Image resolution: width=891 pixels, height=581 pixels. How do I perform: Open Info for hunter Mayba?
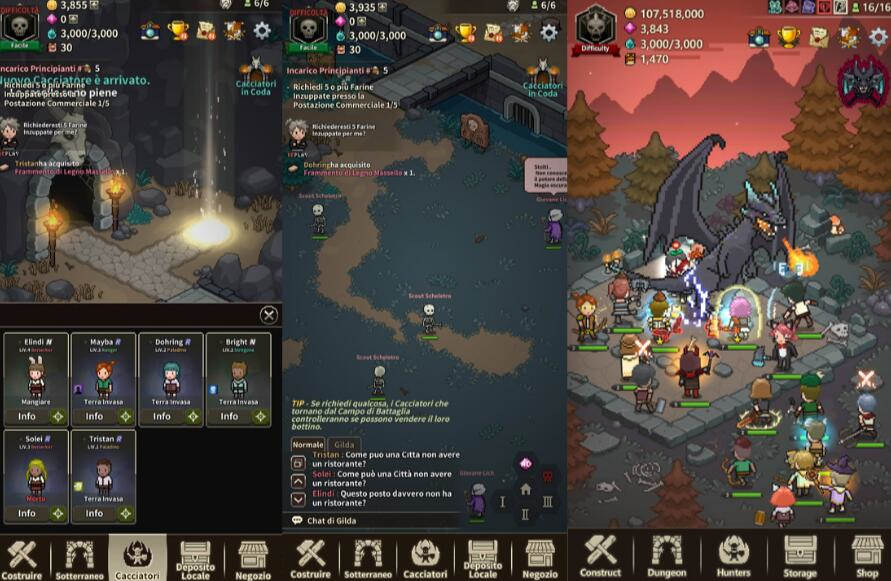(x=94, y=416)
